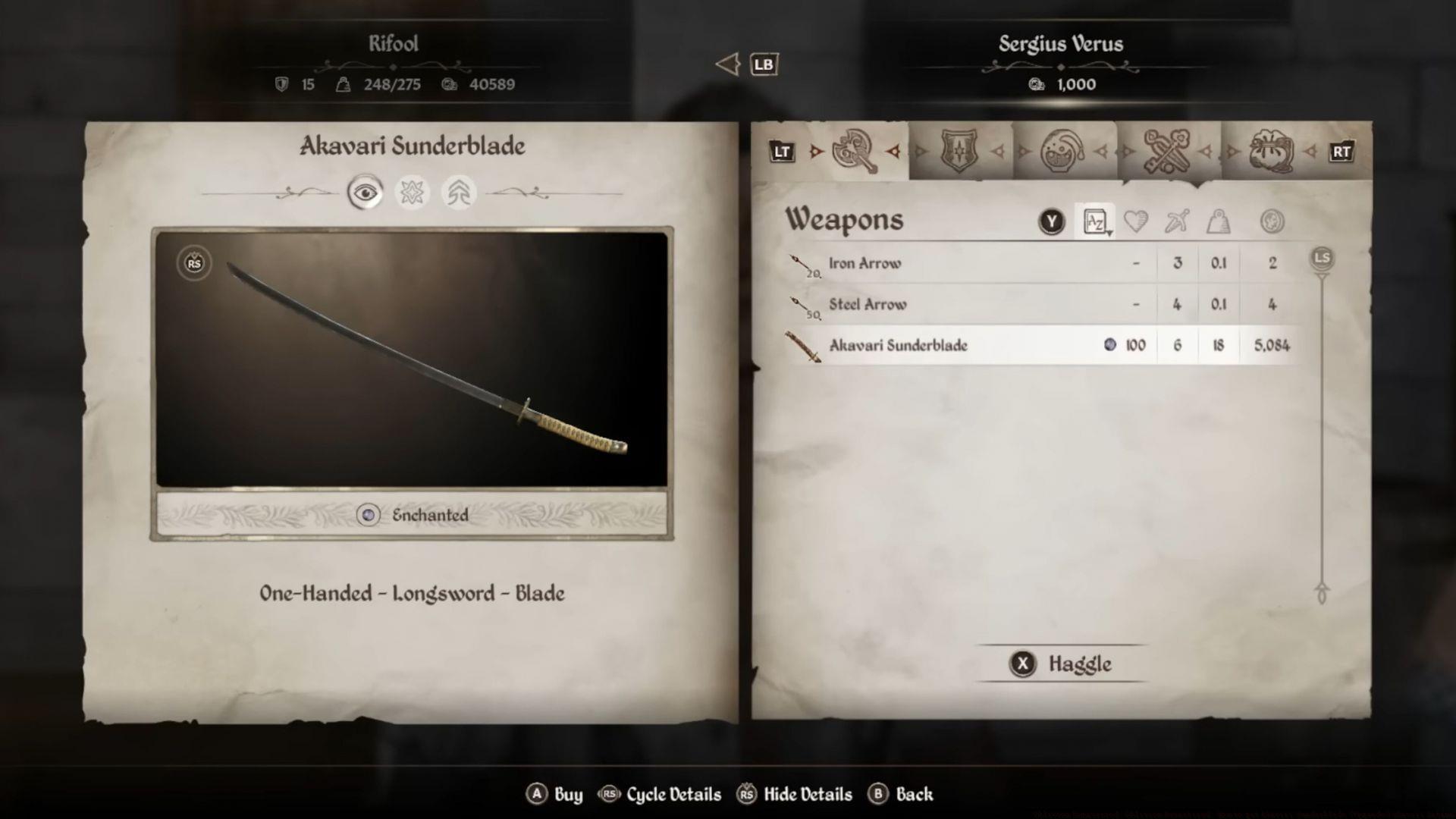Image resolution: width=1456 pixels, height=819 pixels.
Task: Show the eye overview details view
Action: point(365,193)
